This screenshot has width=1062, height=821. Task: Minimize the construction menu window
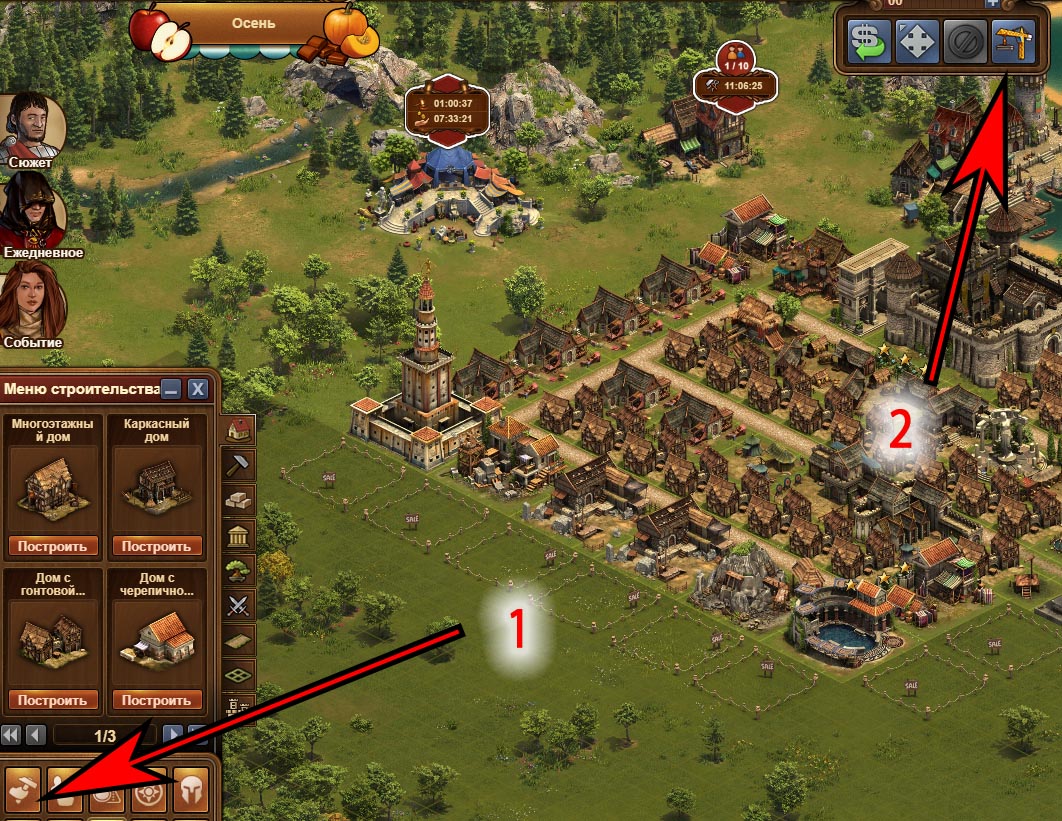coord(172,389)
